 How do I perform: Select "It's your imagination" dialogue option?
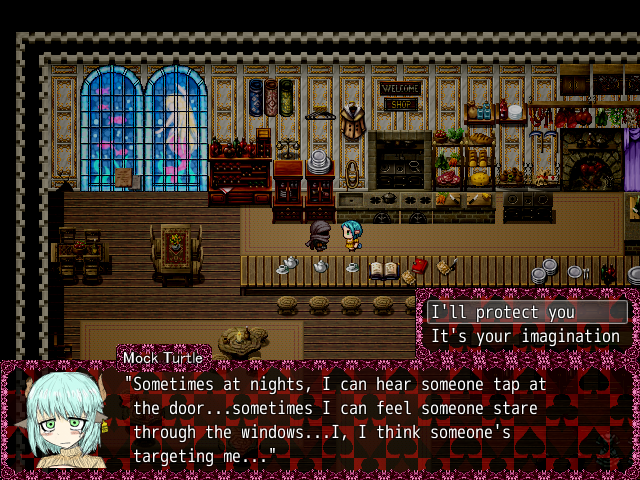pos(525,336)
